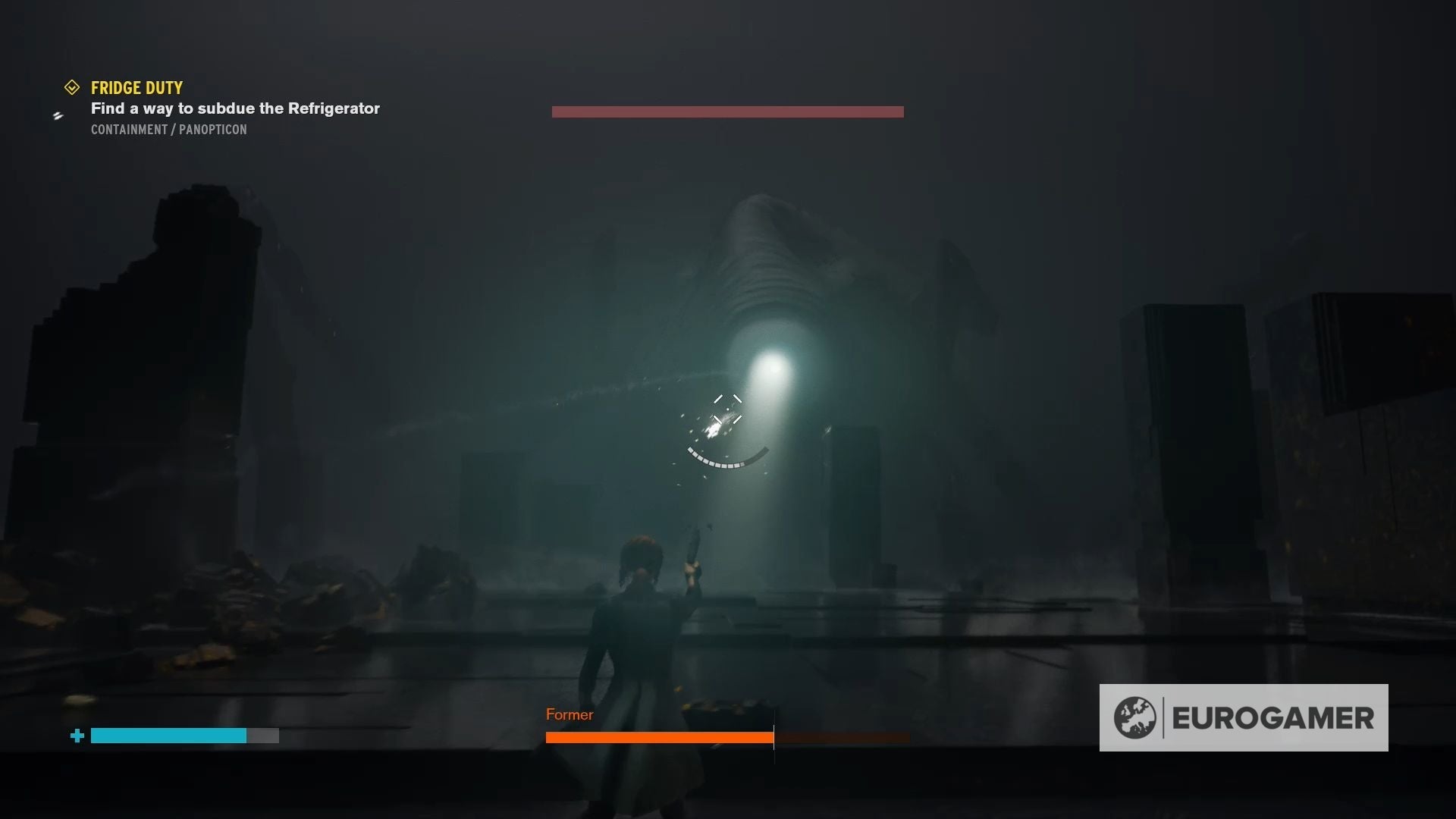Click the small white projectile icon below the objective
The image size is (1456, 819).
tap(58, 116)
